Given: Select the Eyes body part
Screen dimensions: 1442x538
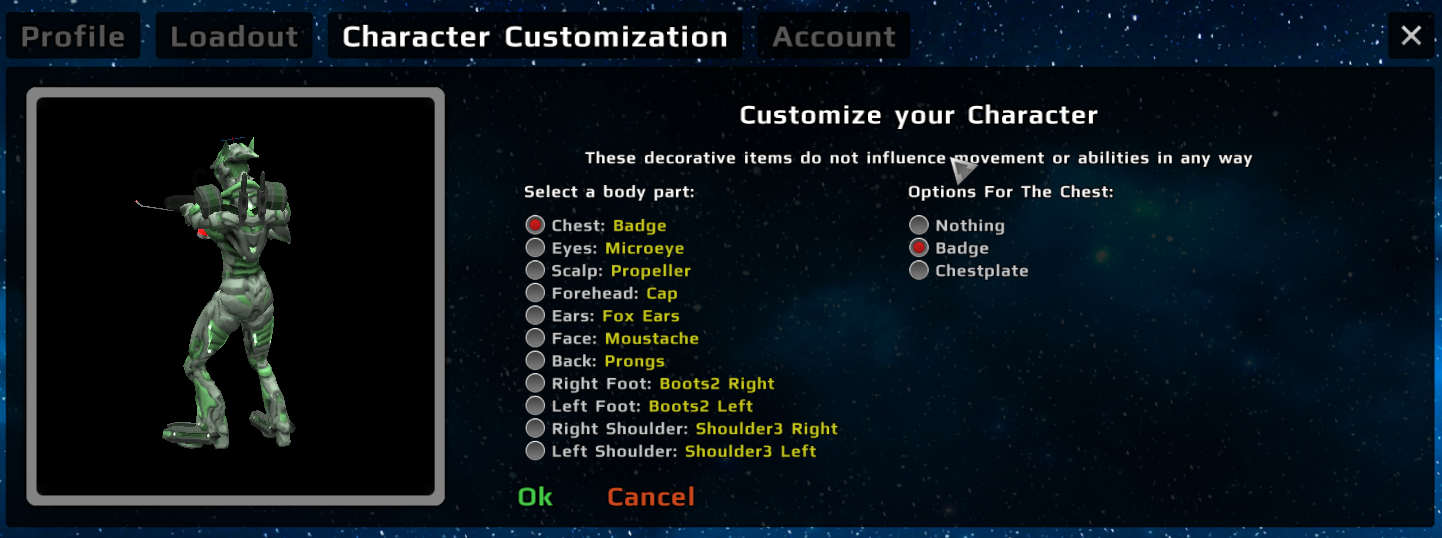Looking at the screenshot, I should 536,248.
